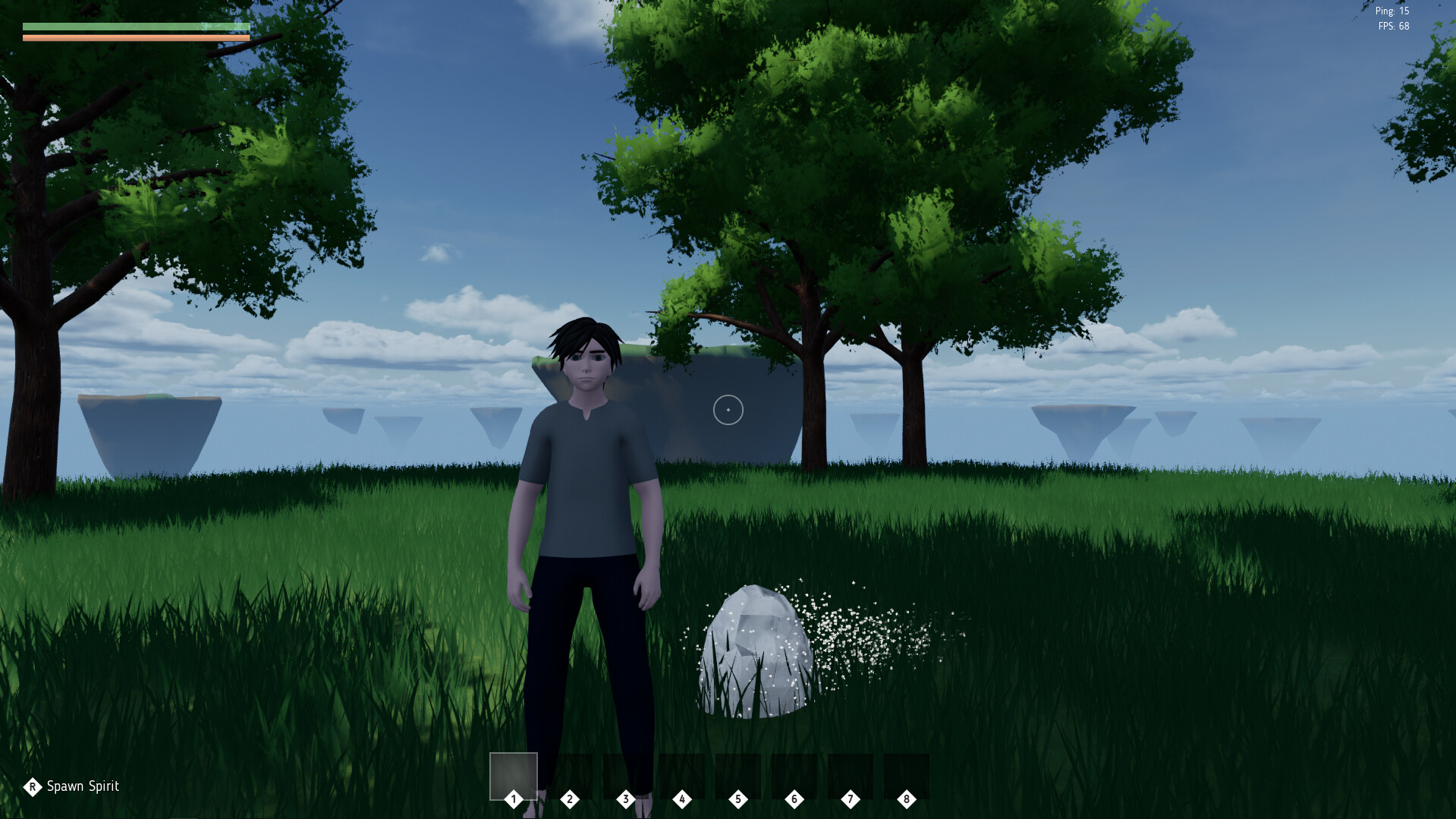Click the green health bar
Screen dimensions: 1456x819
(x=137, y=25)
